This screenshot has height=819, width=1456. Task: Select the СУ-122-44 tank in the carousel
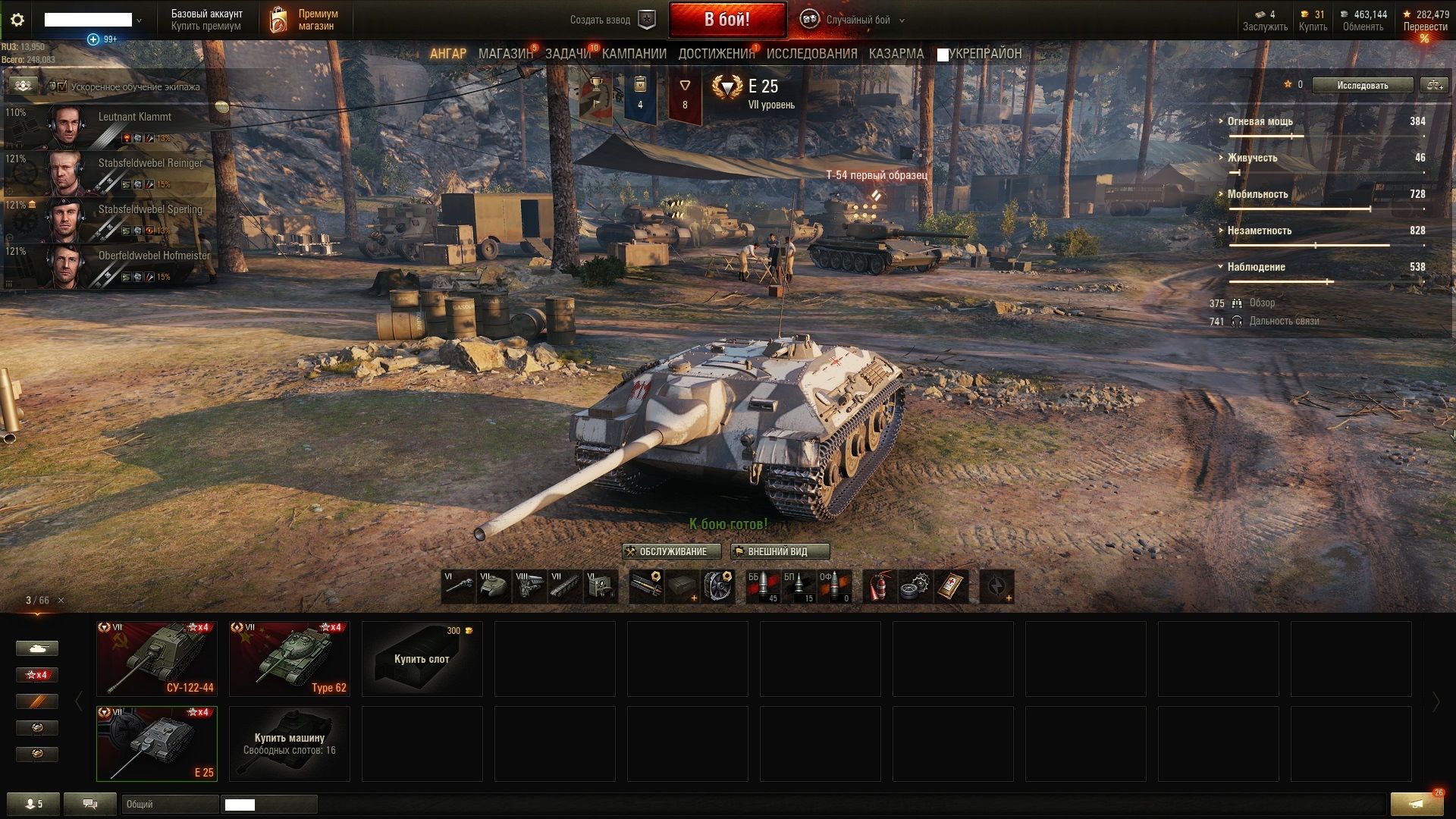click(x=157, y=658)
